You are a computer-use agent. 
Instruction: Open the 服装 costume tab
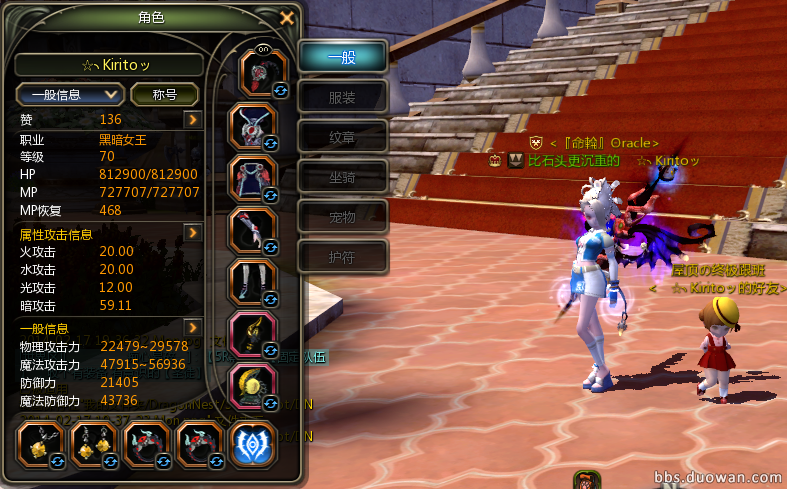point(342,97)
